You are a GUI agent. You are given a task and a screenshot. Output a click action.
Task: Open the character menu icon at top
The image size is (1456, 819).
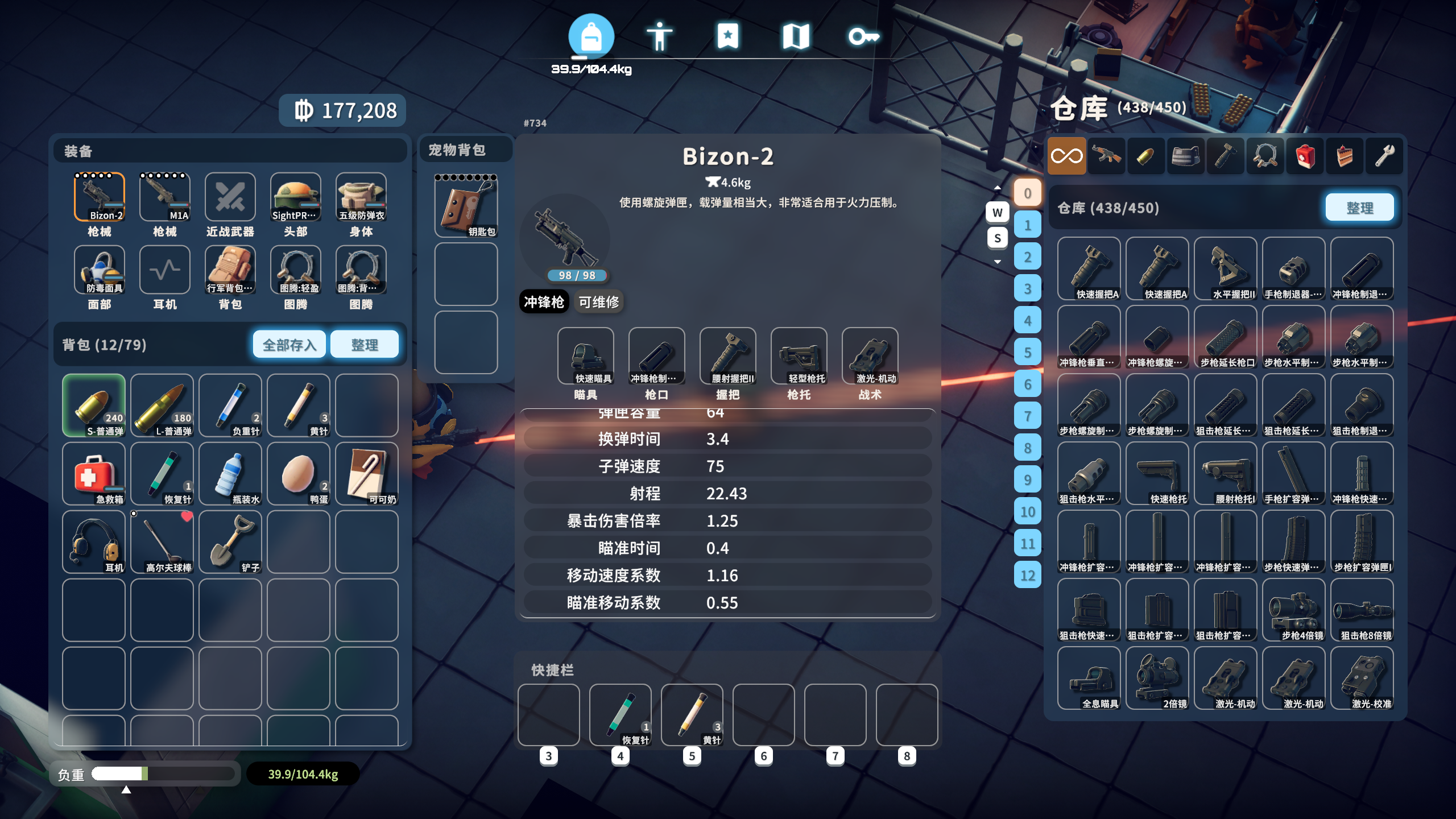(x=661, y=36)
